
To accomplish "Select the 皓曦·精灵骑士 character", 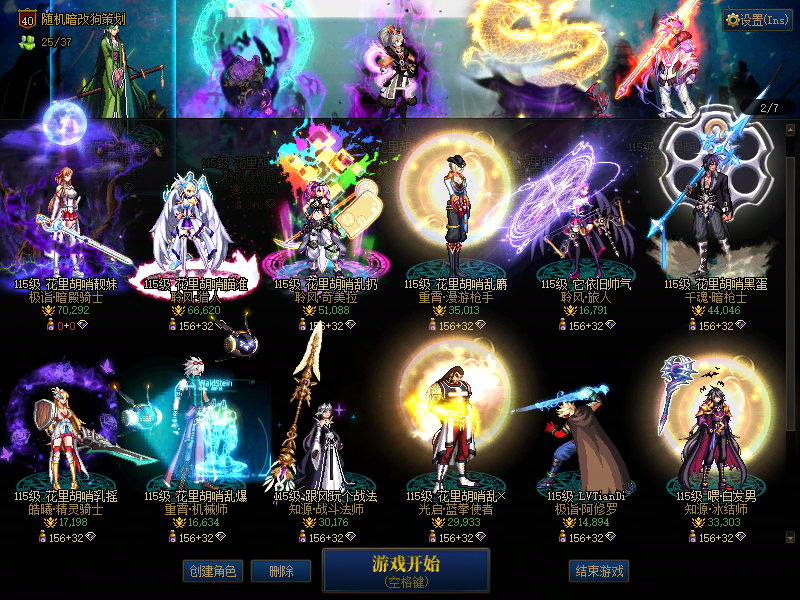I will click(x=66, y=440).
